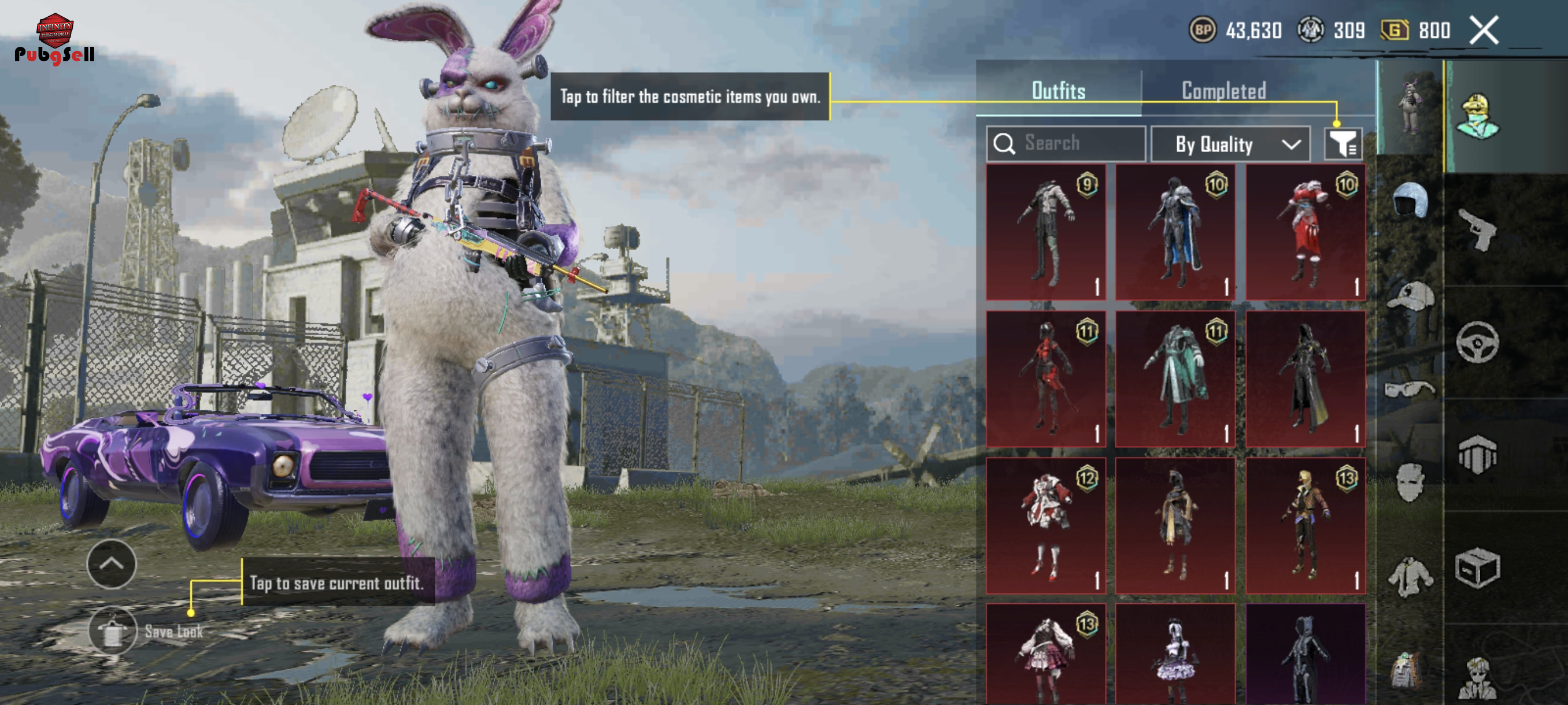
Task: Open the helmet category
Action: [x=1409, y=199]
